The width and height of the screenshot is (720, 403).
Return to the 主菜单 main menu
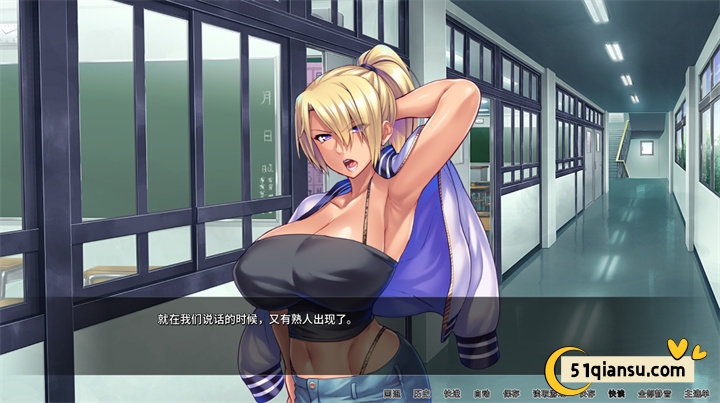pyautogui.click(x=696, y=393)
